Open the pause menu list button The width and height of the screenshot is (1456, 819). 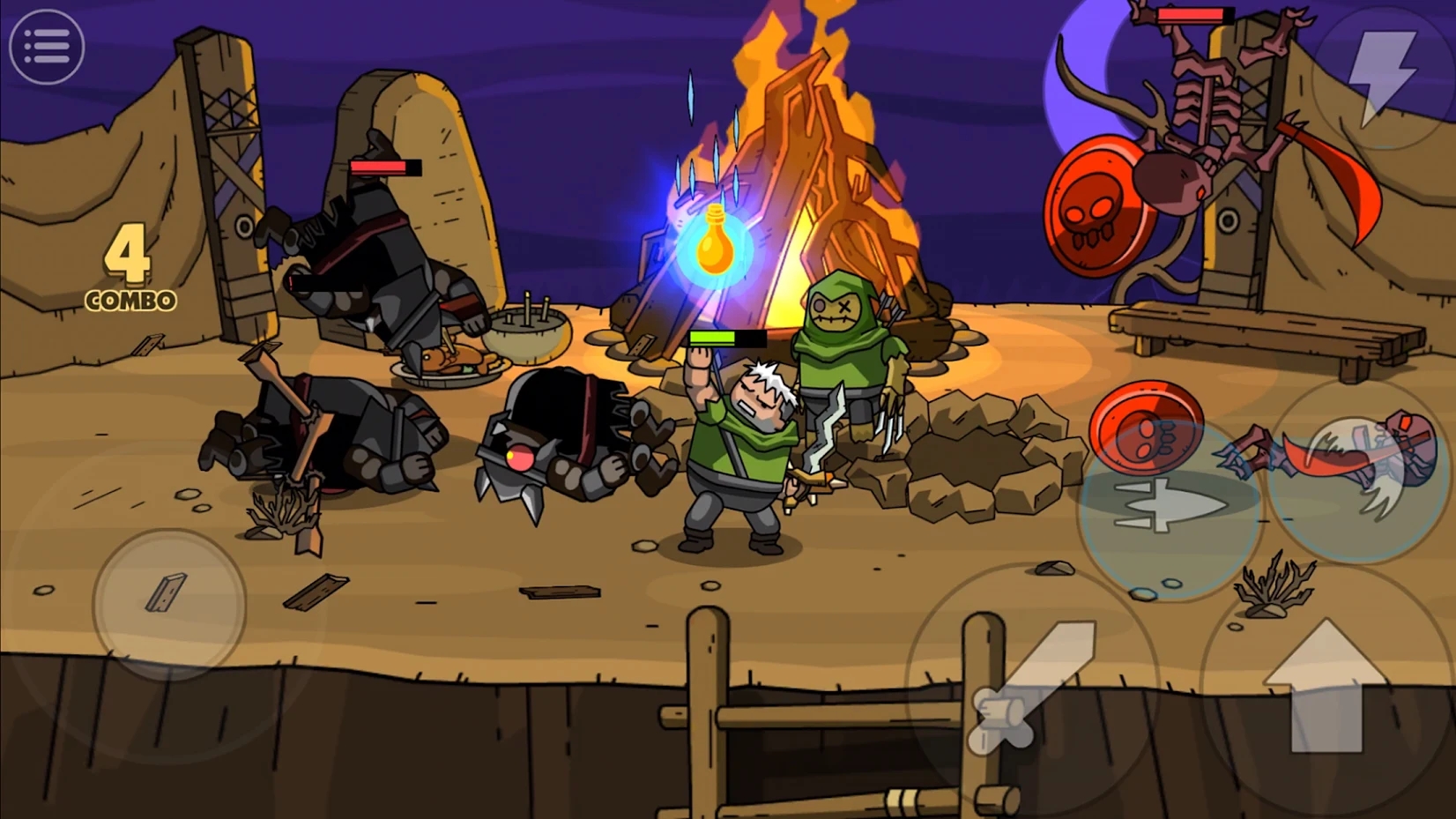click(47, 47)
